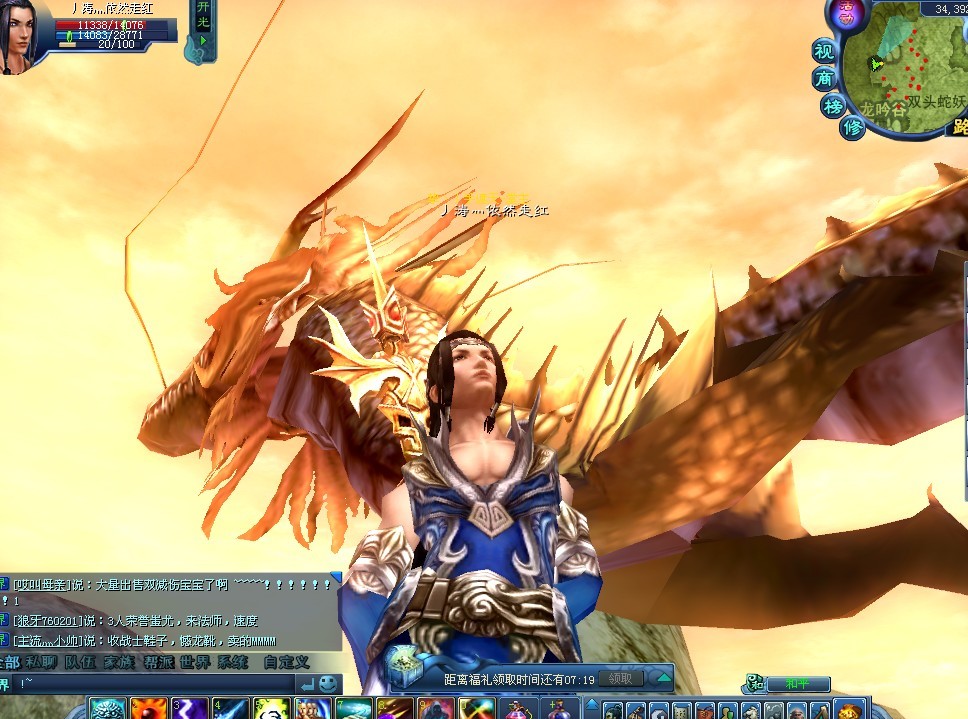Switch to the 队伍 chat tab
This screenshot has width=968, height=719.
pyautogui.click(x=79, y=662)
